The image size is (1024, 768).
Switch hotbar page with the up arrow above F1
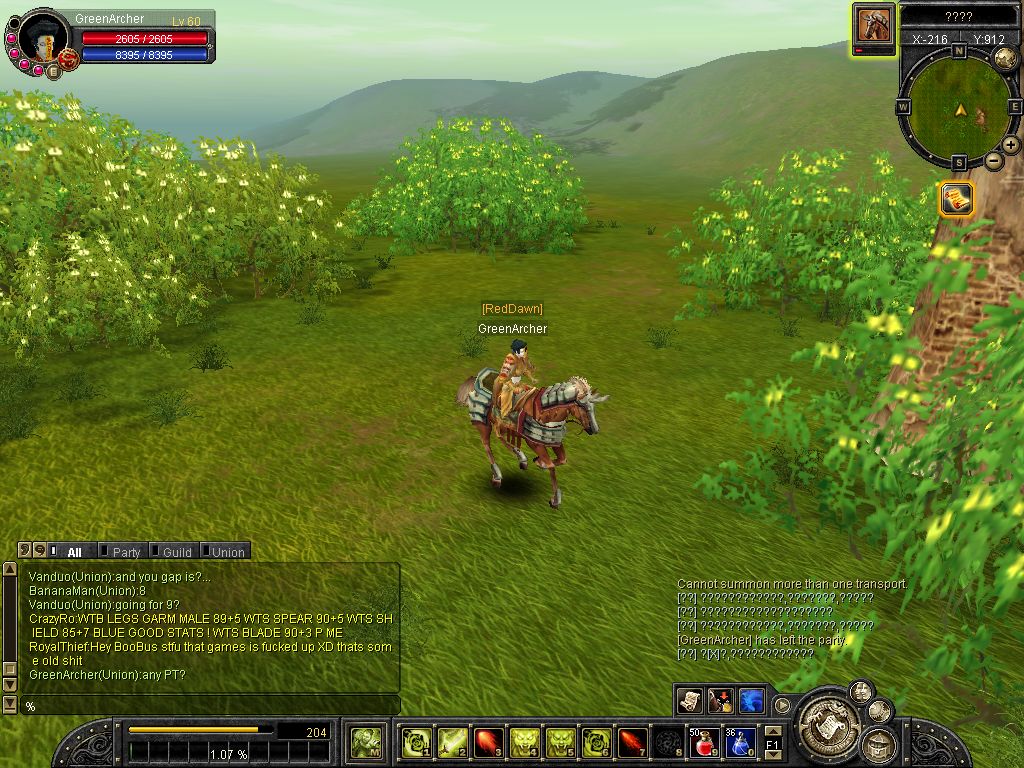click(x=773, y=731)
